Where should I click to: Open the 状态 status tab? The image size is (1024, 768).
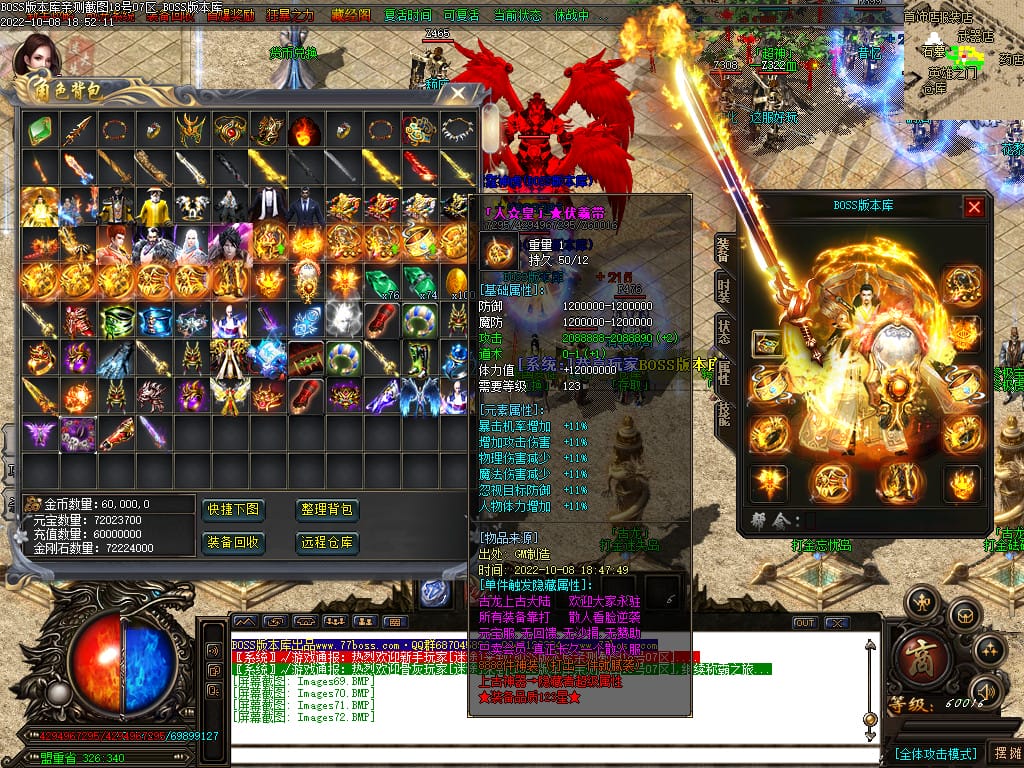coord(723,332)
